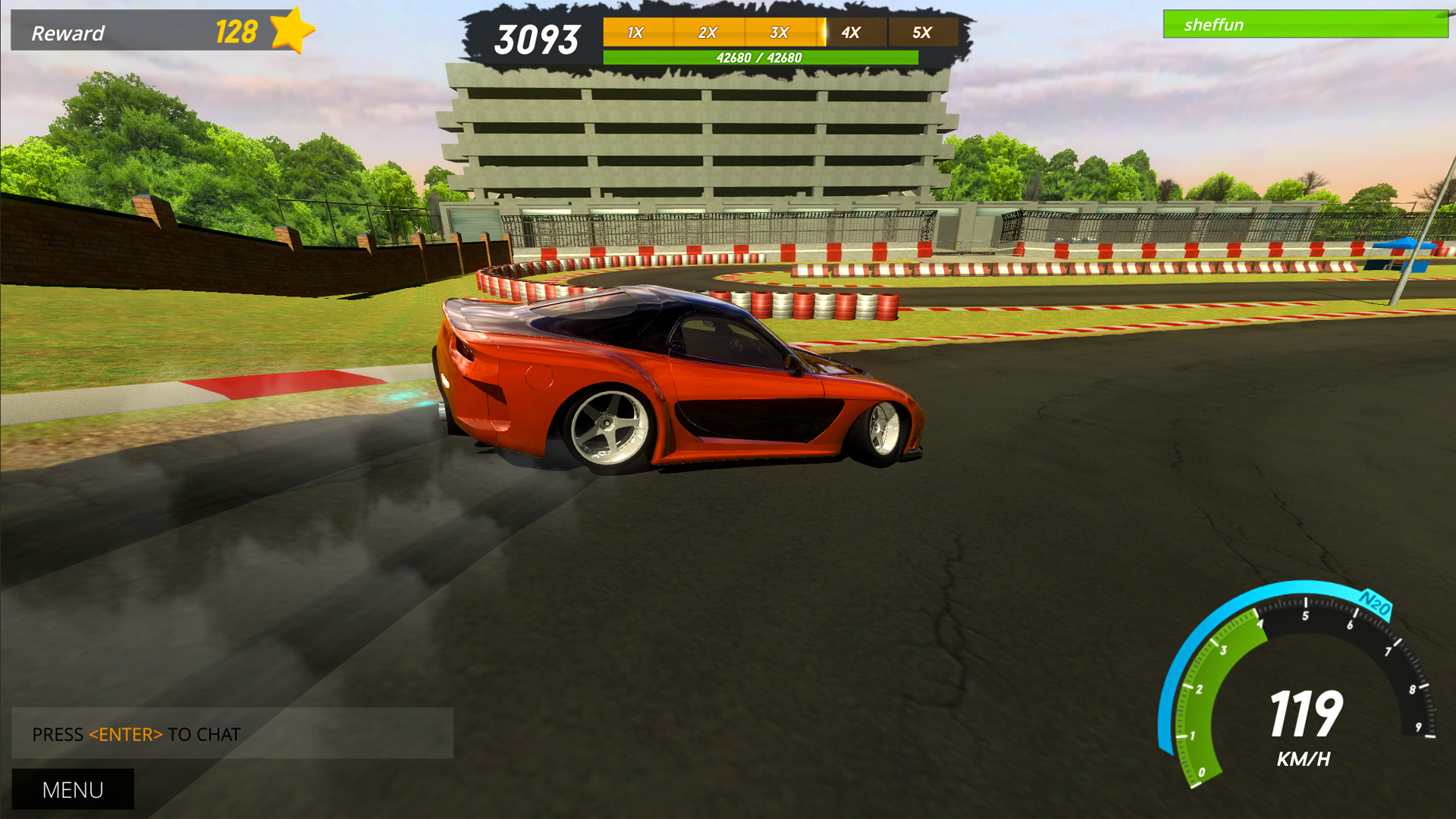Click the gold star reward icon
The image size is (1456, 819).
291,30
